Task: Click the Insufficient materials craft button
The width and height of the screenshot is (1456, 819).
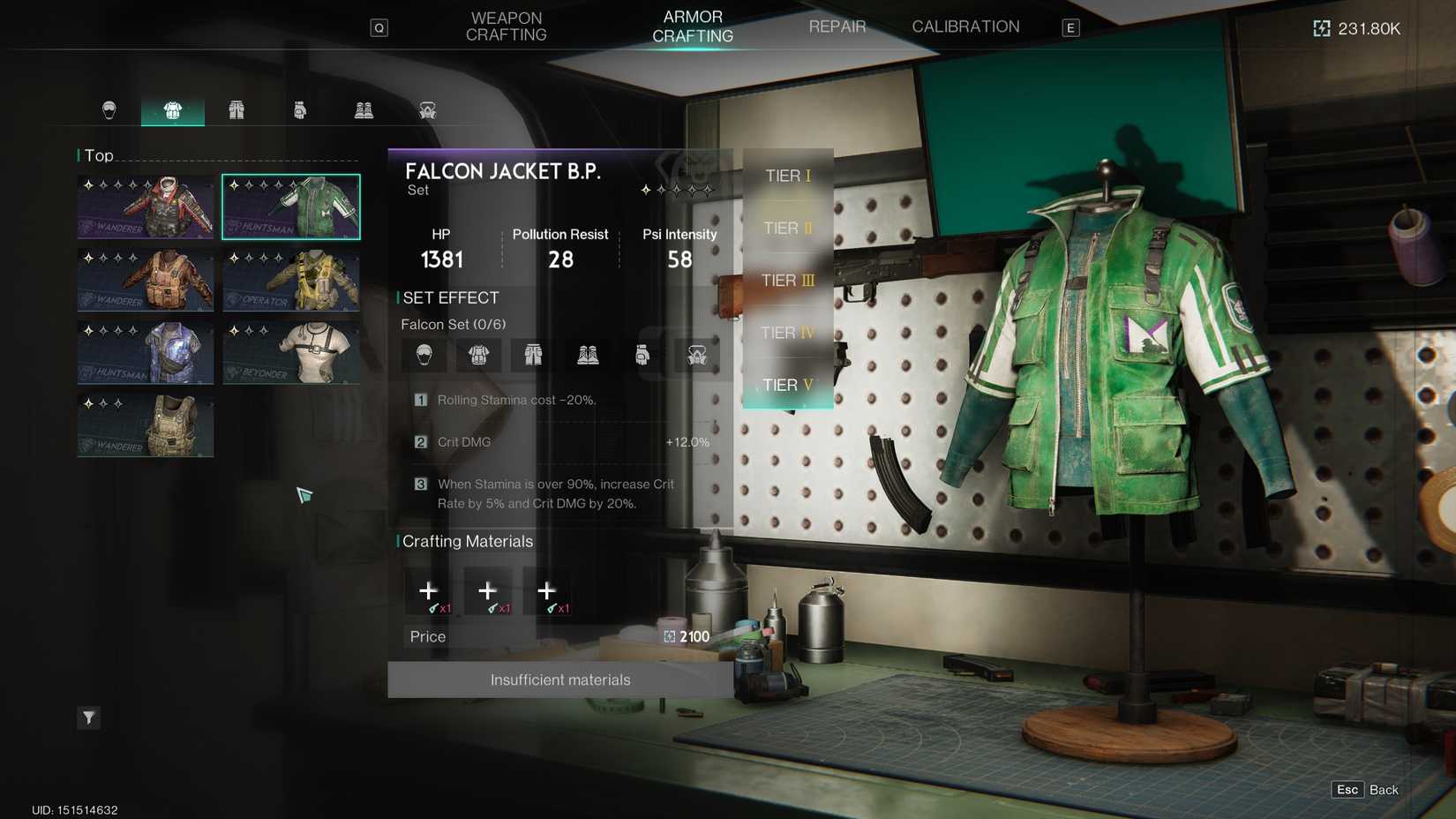Action: tap(560, 680)
